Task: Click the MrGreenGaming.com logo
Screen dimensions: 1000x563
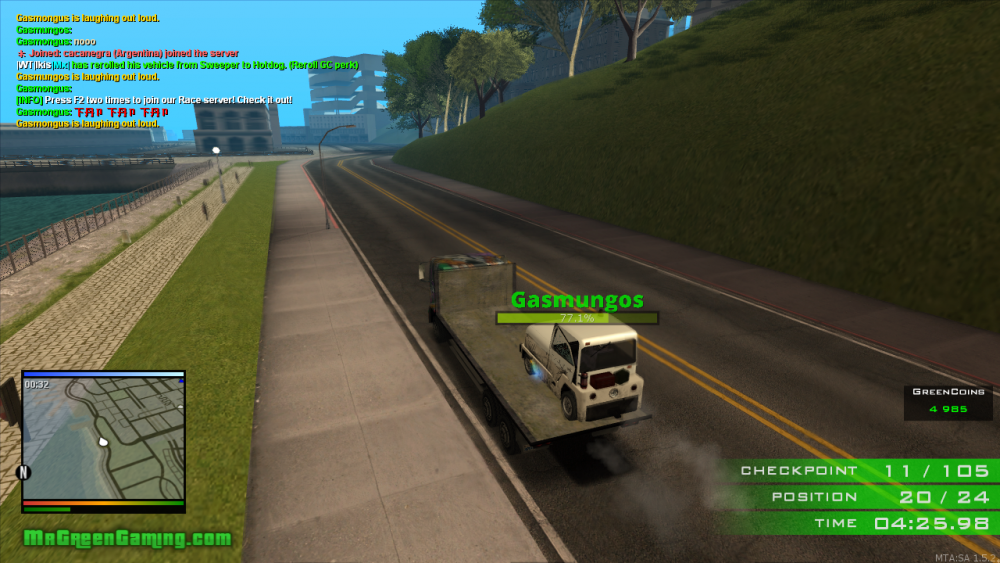Action: point(127,539)
